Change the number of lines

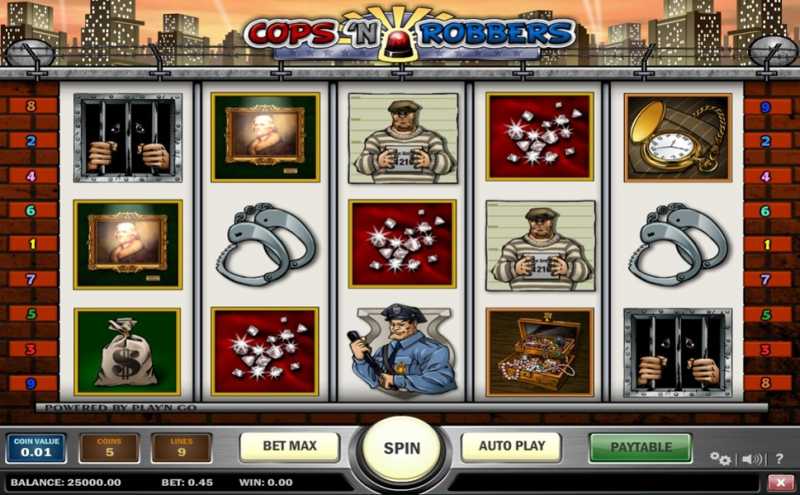(x=181, y=448)
